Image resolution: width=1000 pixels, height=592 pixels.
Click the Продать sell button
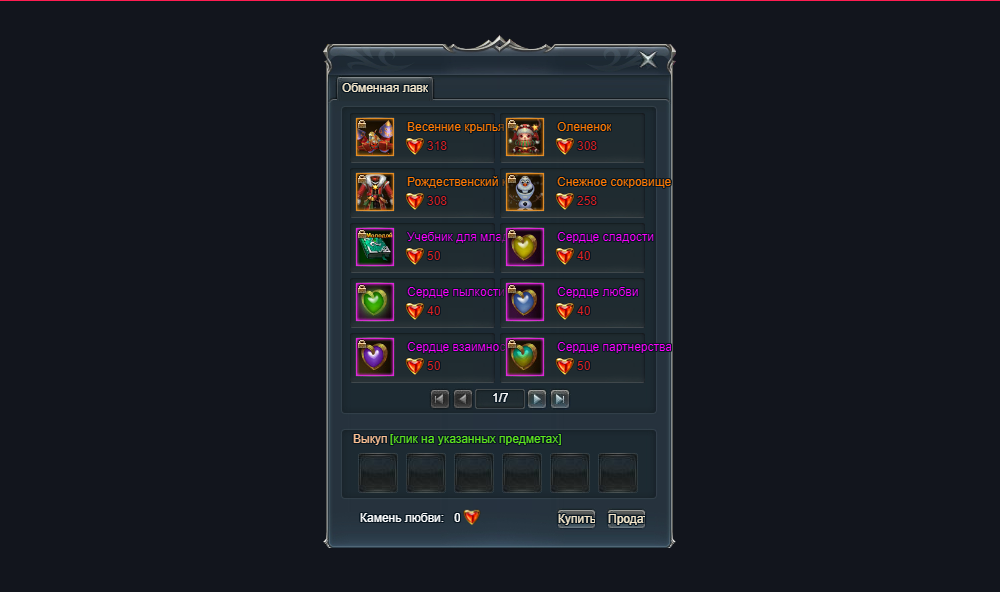(x=626, y=519)
